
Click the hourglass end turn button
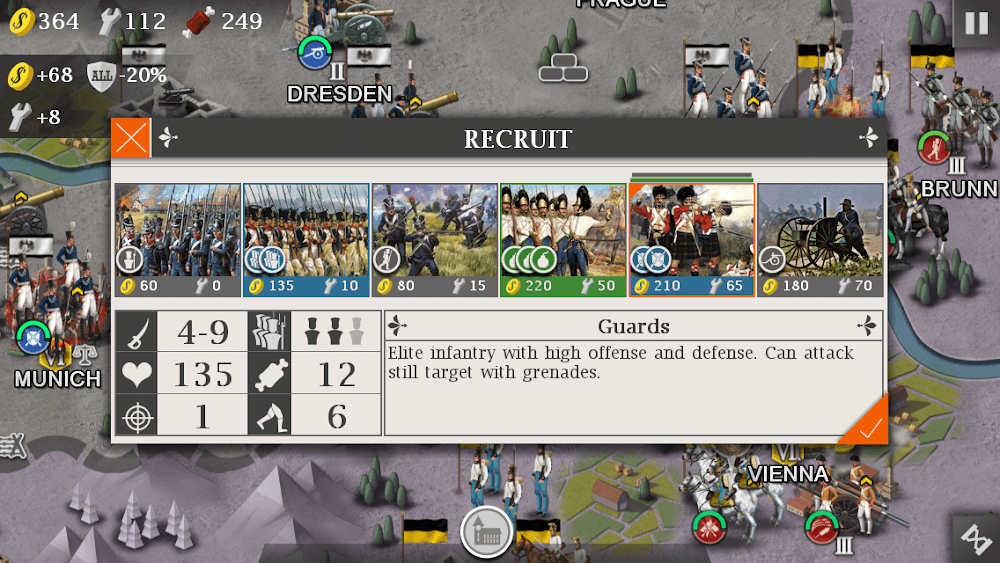click(x=974, y=539)
